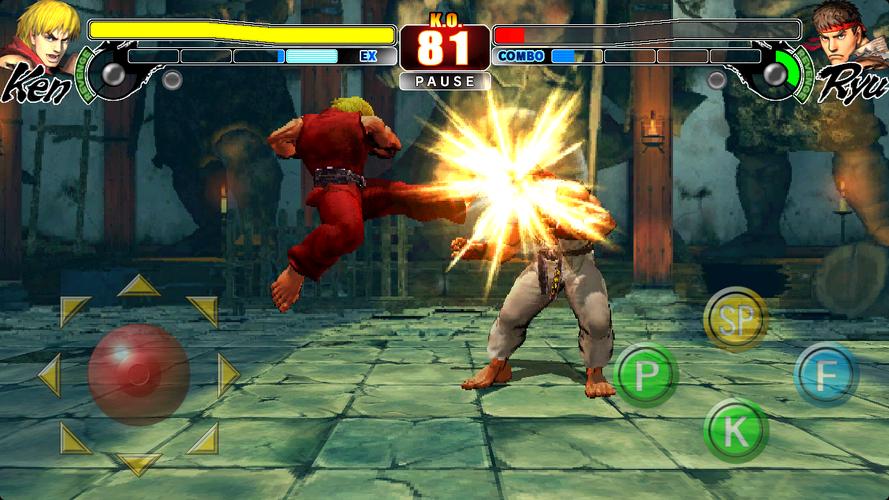
Task: Tap the down-right diagonal D-pad arrow
Action: point(202,438)
